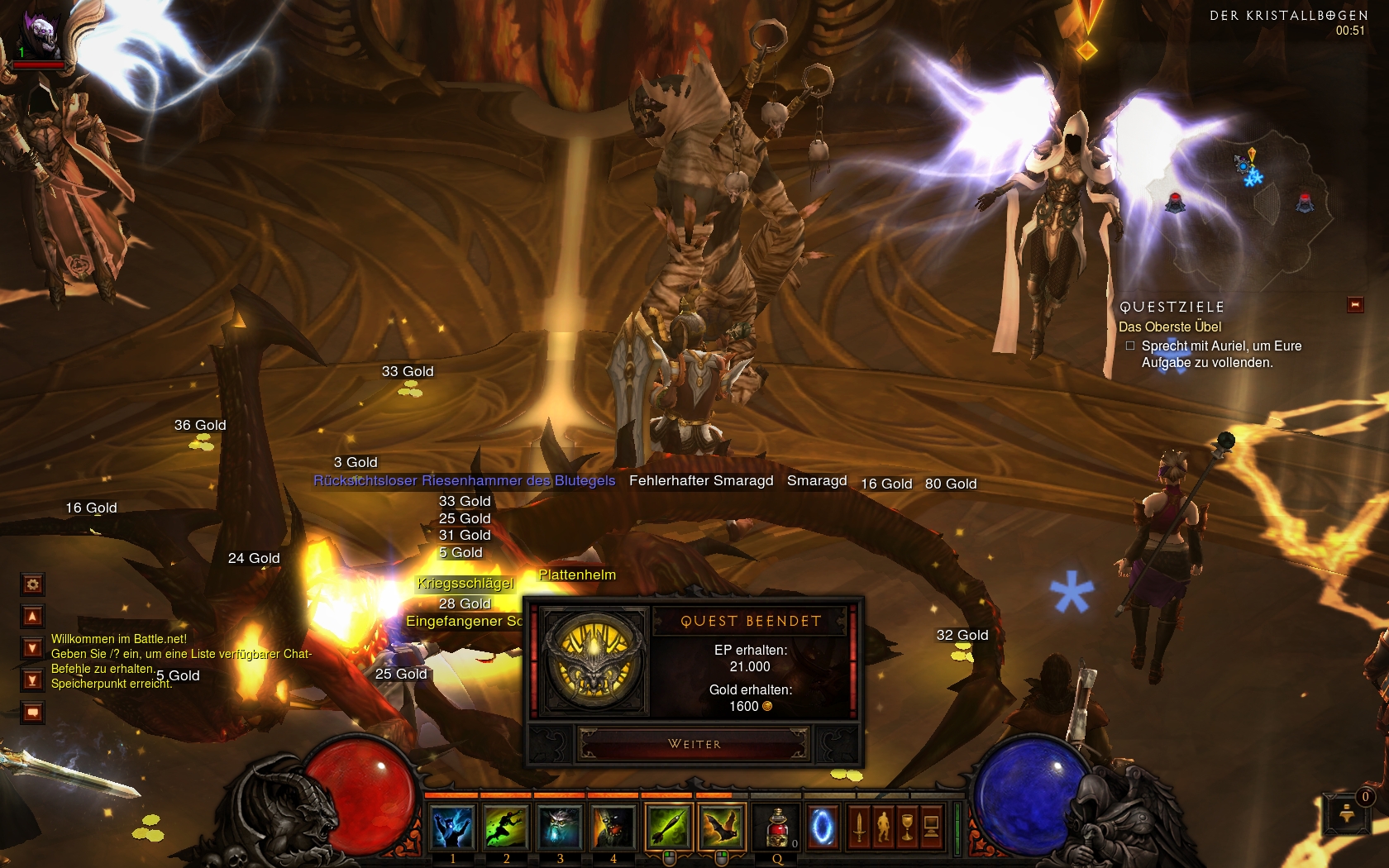Jump to chat bottom with the underlined arrow
The width and height of the screenshot is (1389, 868).
pos(32,680)
